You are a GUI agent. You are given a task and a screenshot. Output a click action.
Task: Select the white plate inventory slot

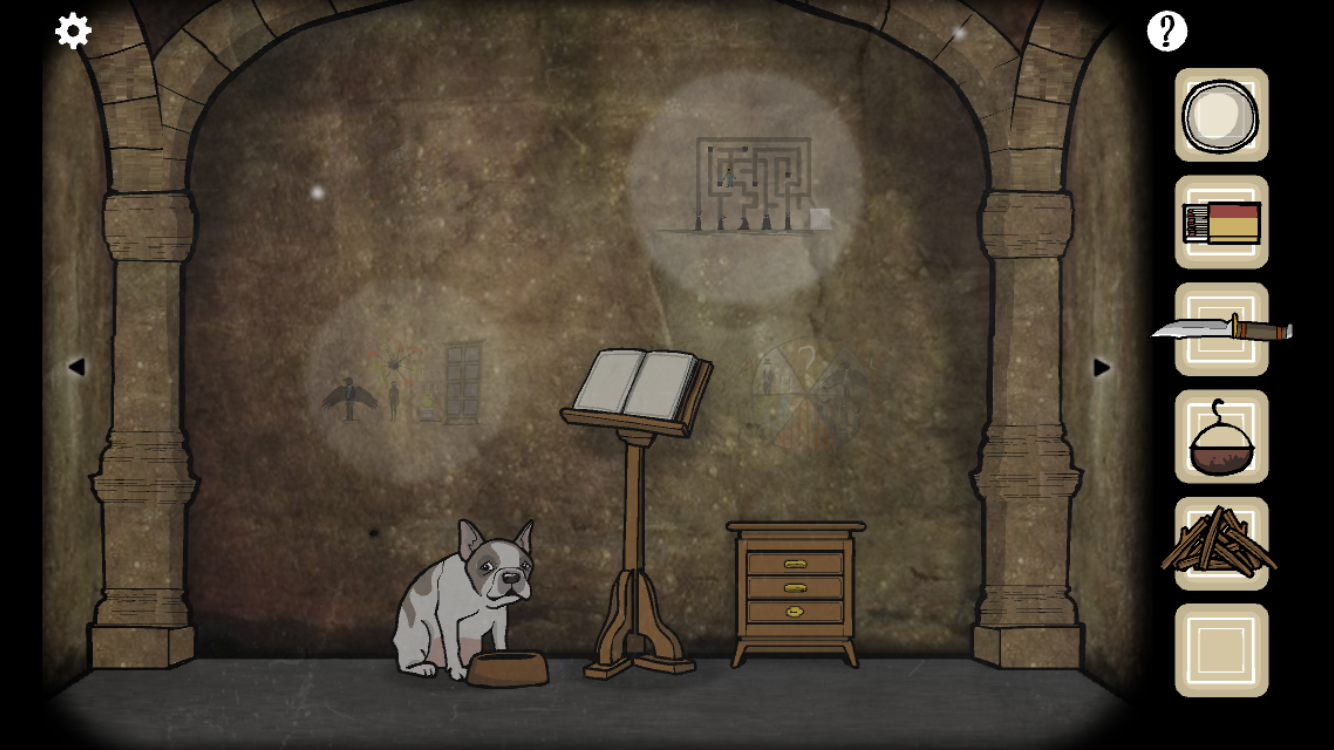1221,115
